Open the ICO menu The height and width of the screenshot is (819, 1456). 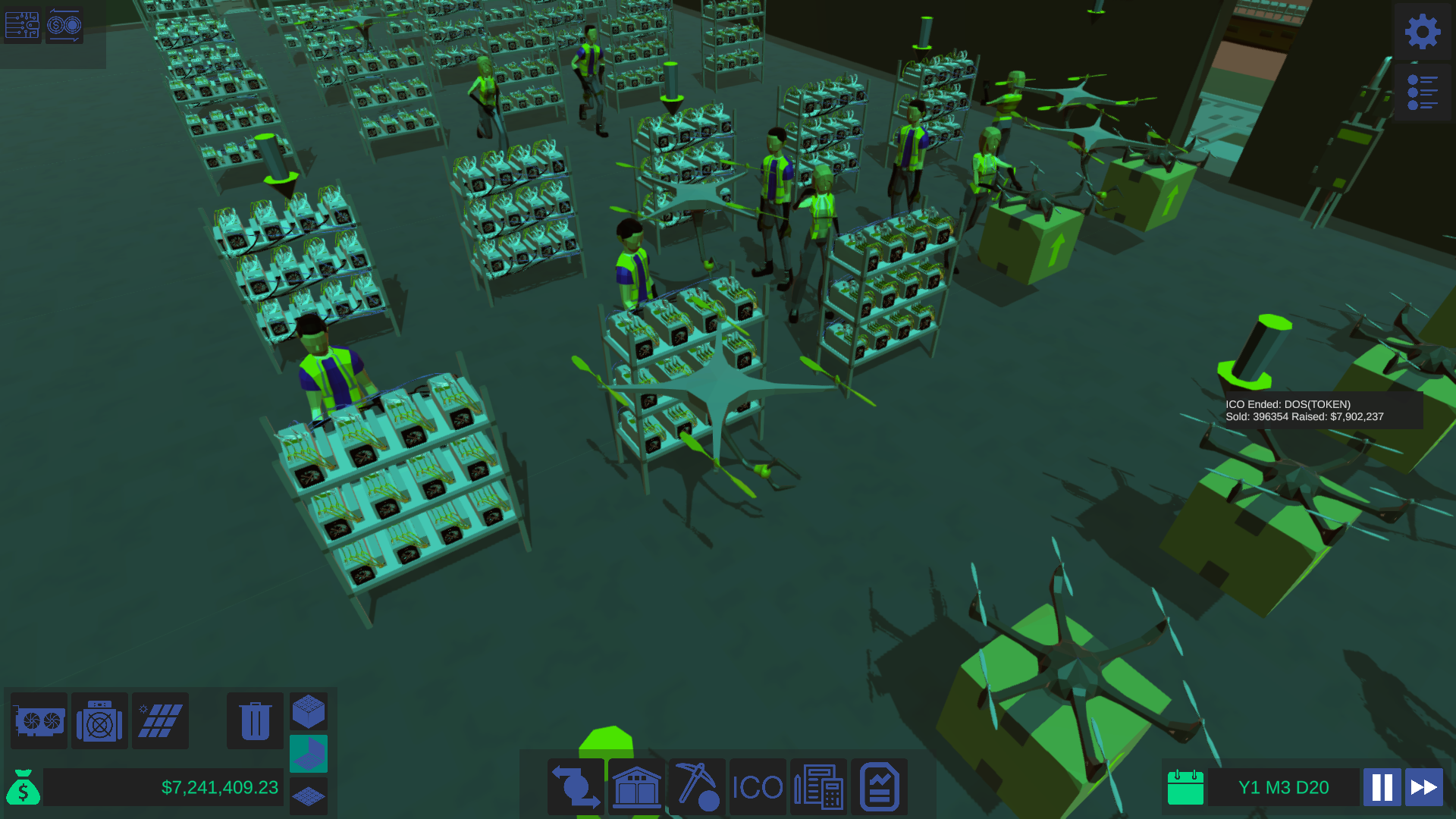click(x=758, y=786)
